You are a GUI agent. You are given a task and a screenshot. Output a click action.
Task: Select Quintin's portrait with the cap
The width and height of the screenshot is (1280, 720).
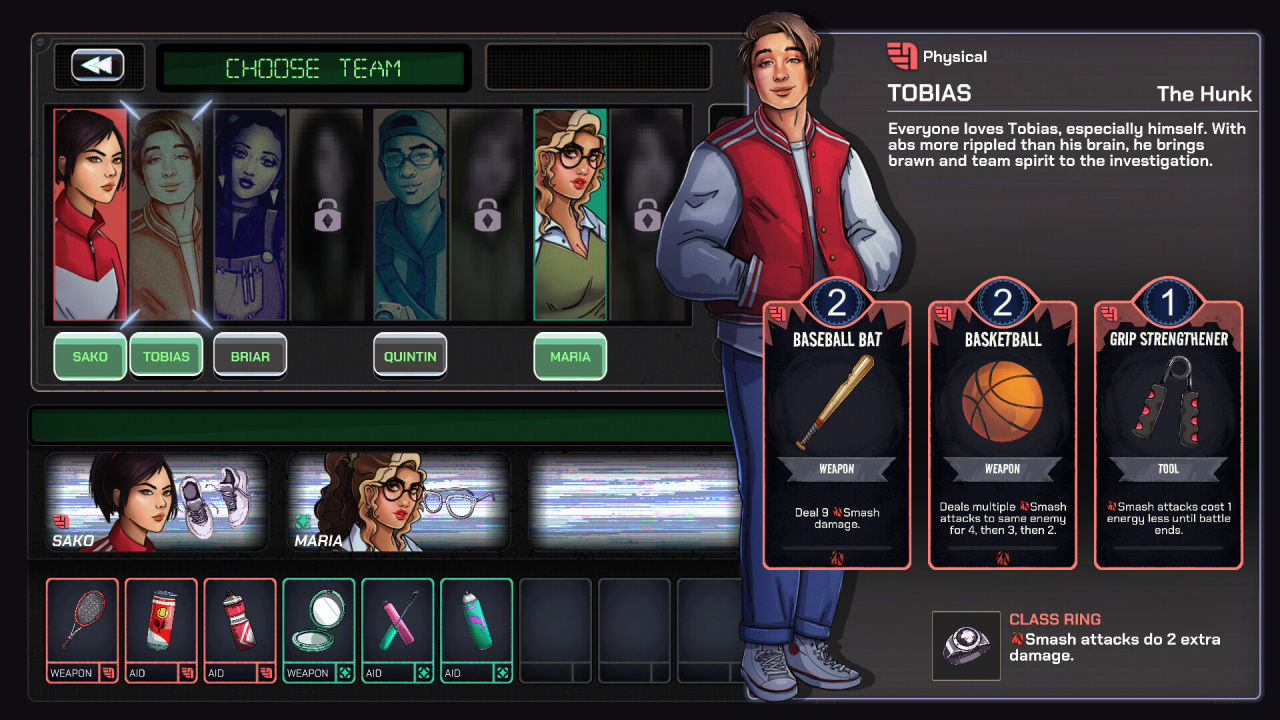click(x=410, y=214)
